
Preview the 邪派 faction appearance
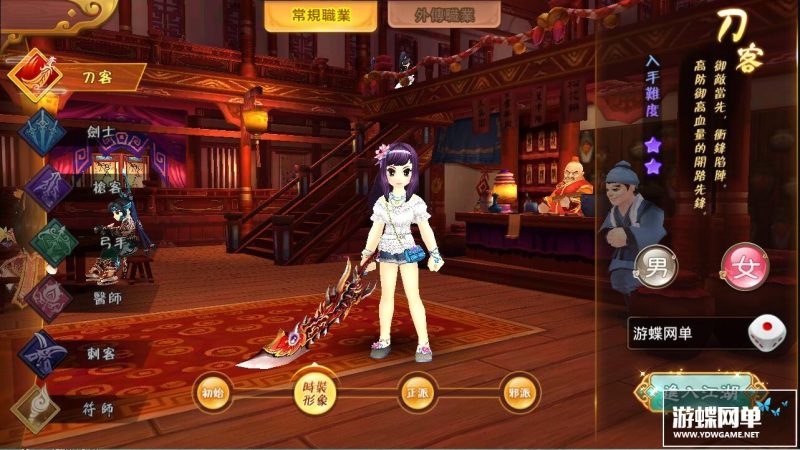point(518,391)
